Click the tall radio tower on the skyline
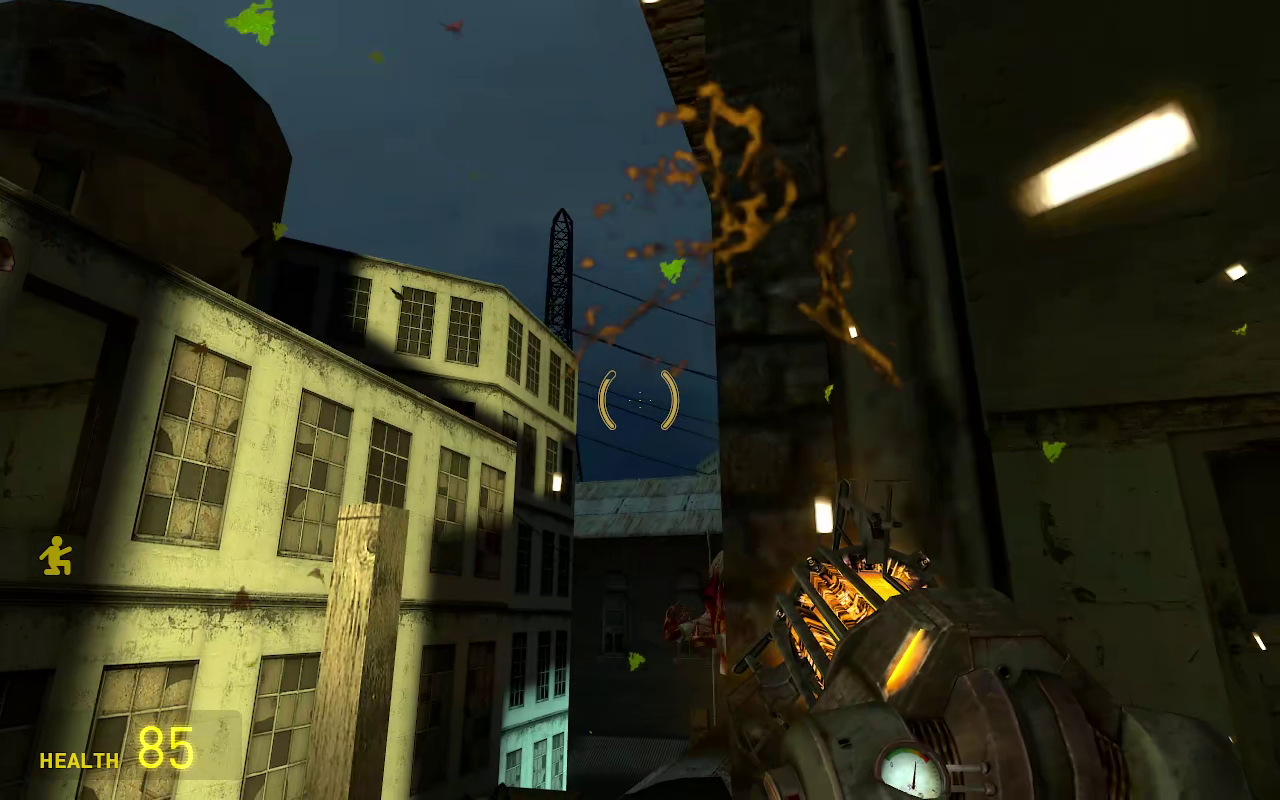This screenshot has width=1280, height=800. pos(558,270)
